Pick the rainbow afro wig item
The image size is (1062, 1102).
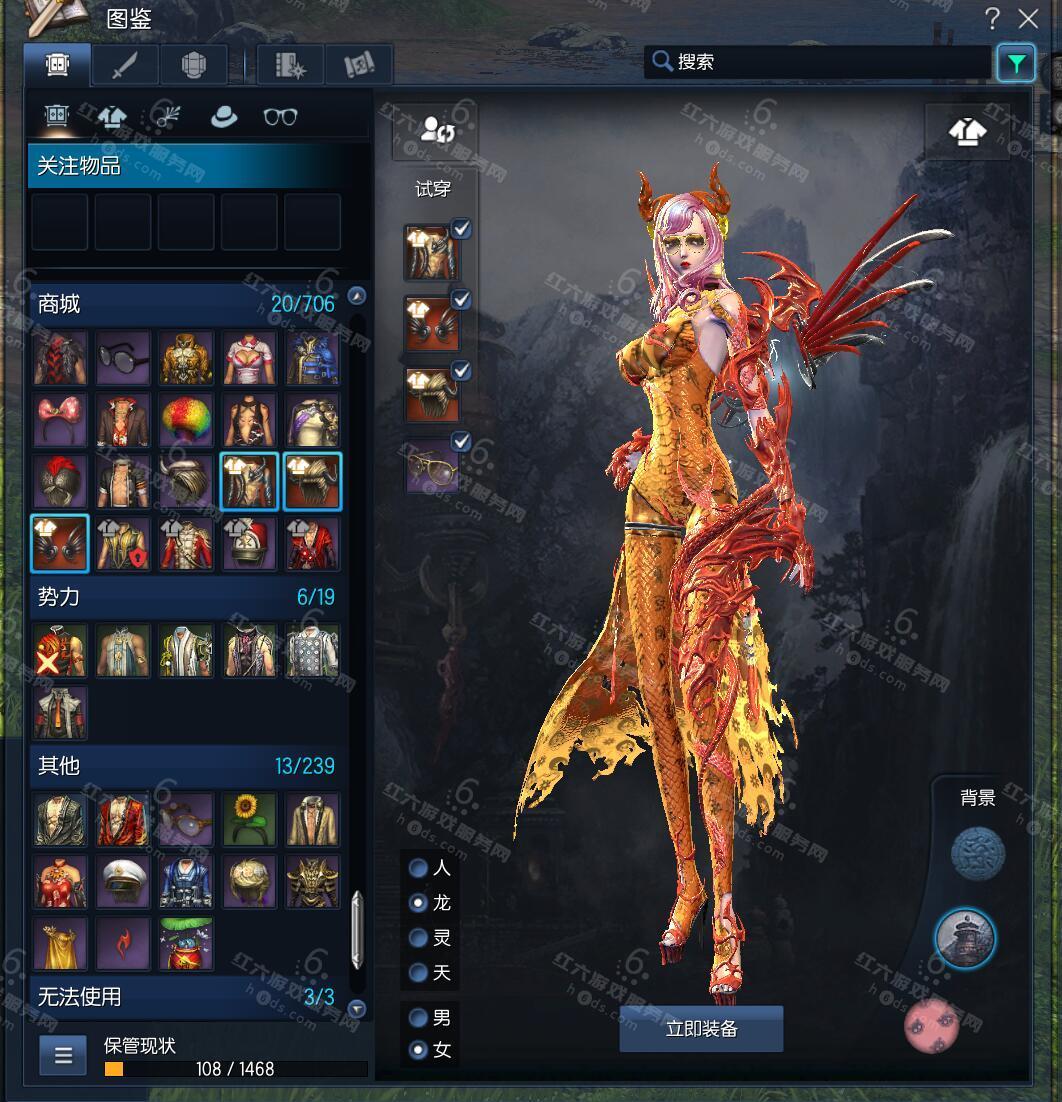pos(186,420)
